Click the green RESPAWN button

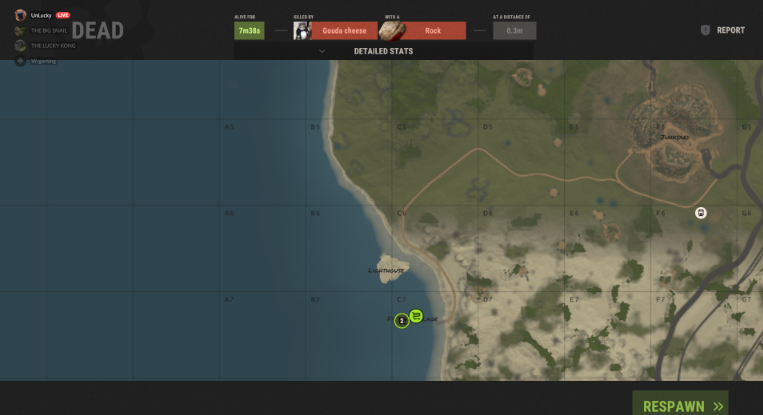[x=680, y=404]
